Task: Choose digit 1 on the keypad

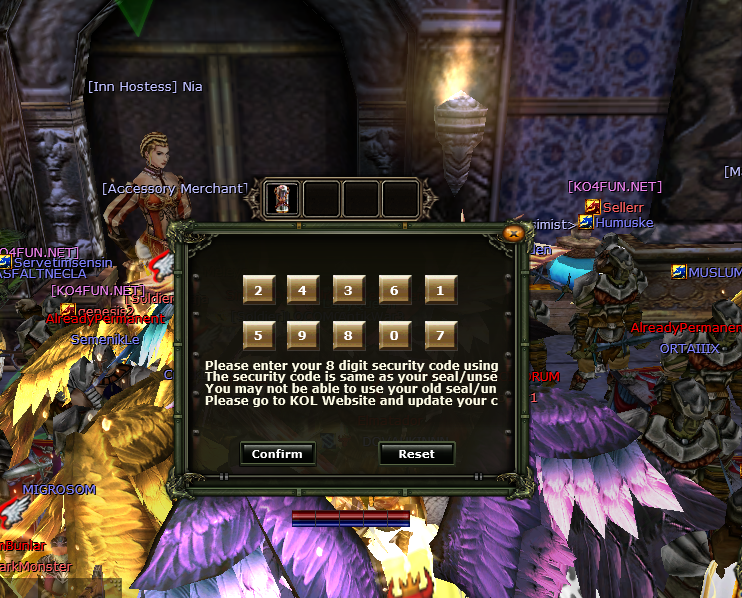Action: 440,290
